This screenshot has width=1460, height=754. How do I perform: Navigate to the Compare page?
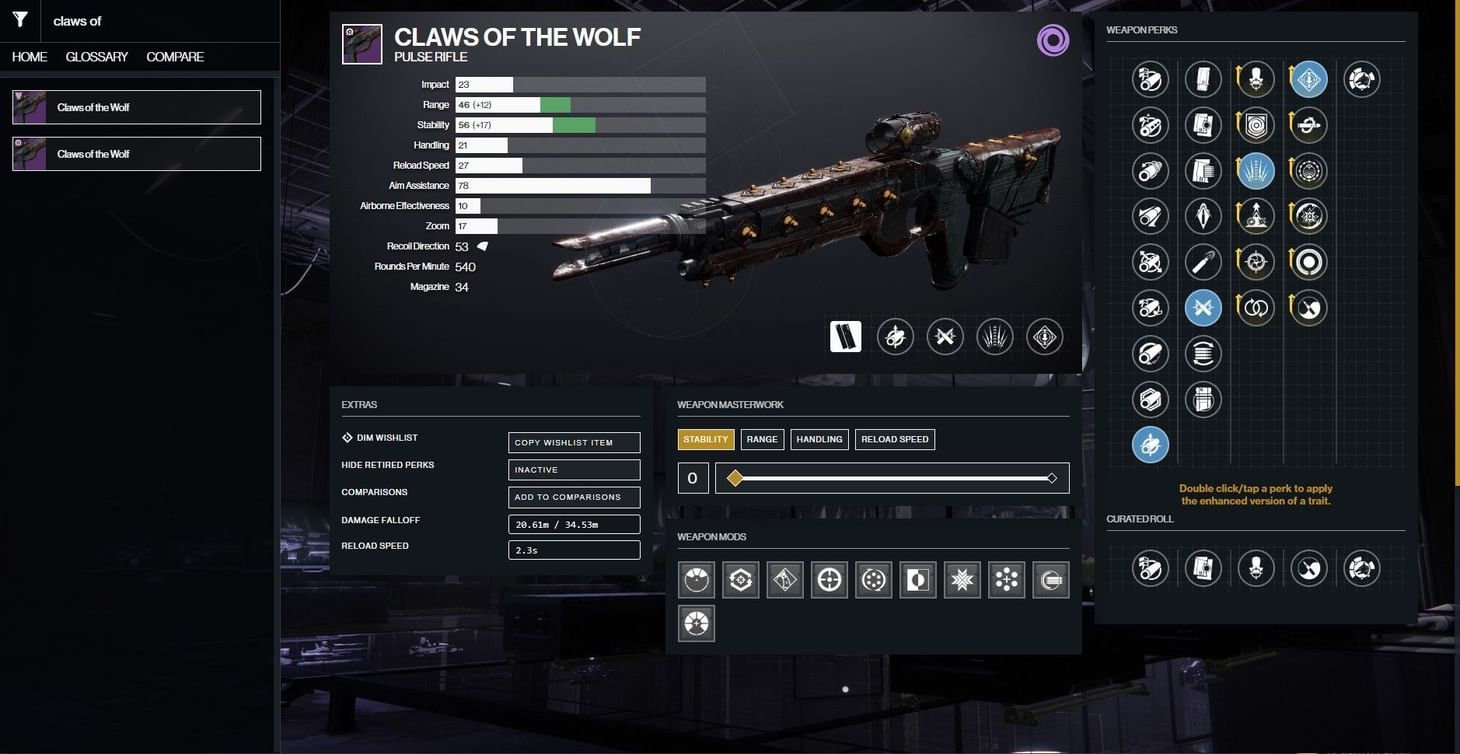tap(174, 57)
